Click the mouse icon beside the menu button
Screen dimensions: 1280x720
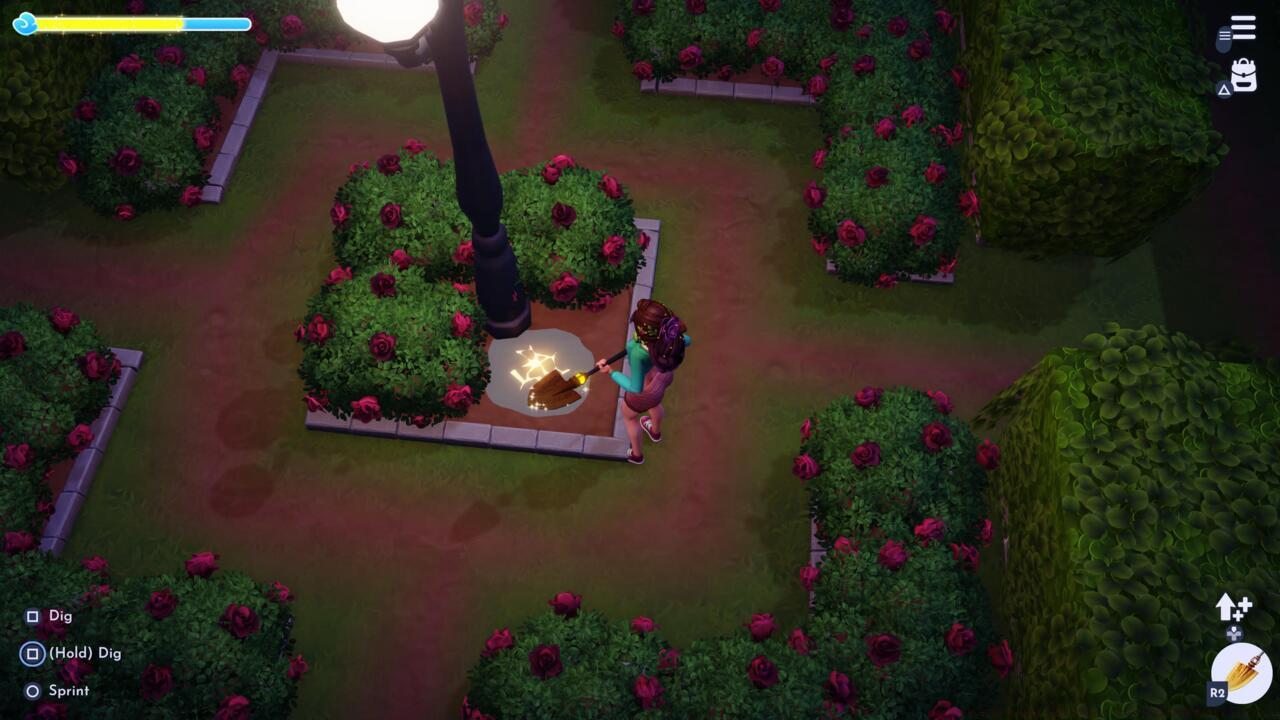click(1222, 36)
